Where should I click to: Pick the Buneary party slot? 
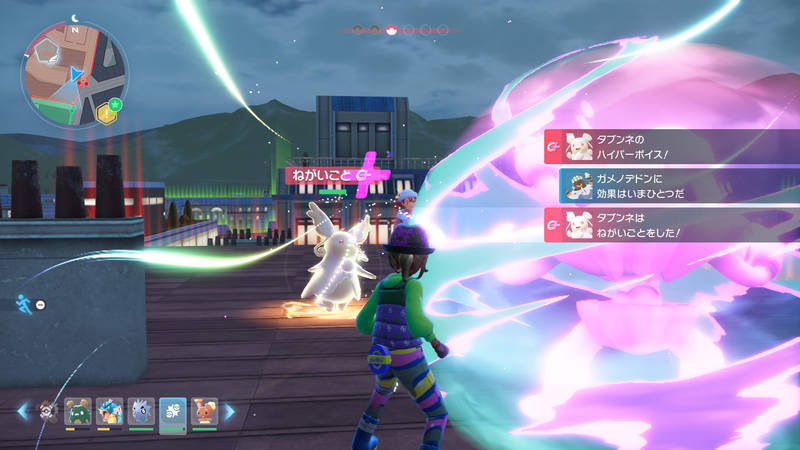pyautogui.click(x=205, y=411)
